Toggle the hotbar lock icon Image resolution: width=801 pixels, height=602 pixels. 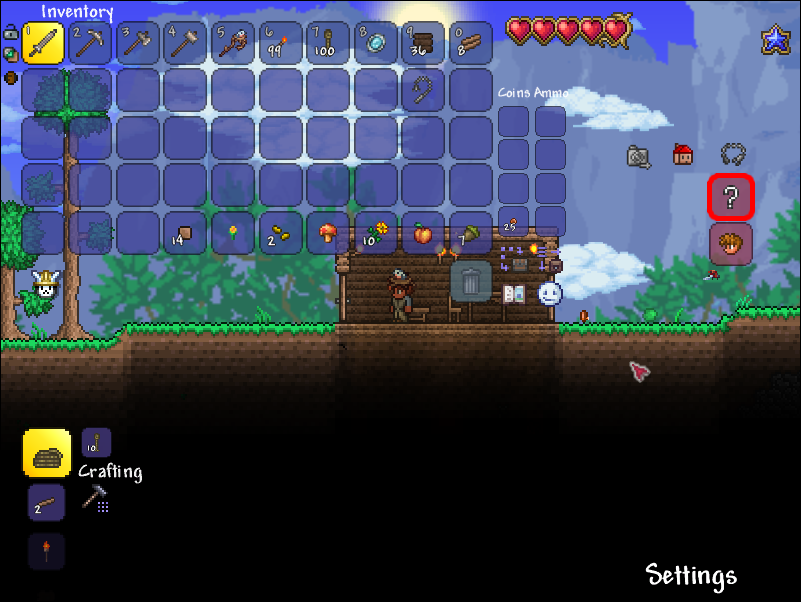tap(10, 31)
